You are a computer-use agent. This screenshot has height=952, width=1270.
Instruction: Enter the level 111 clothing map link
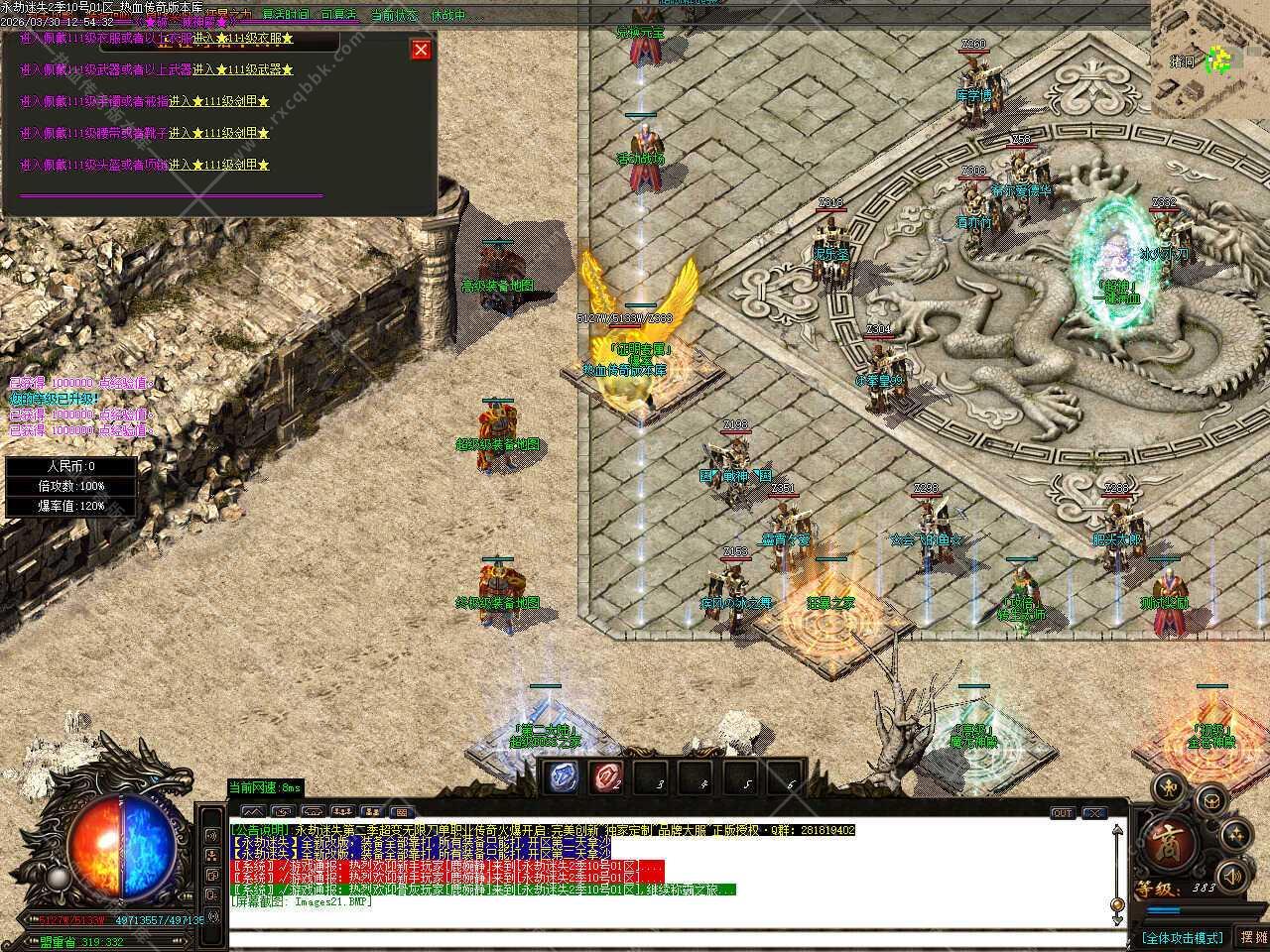tap(243, 39)
